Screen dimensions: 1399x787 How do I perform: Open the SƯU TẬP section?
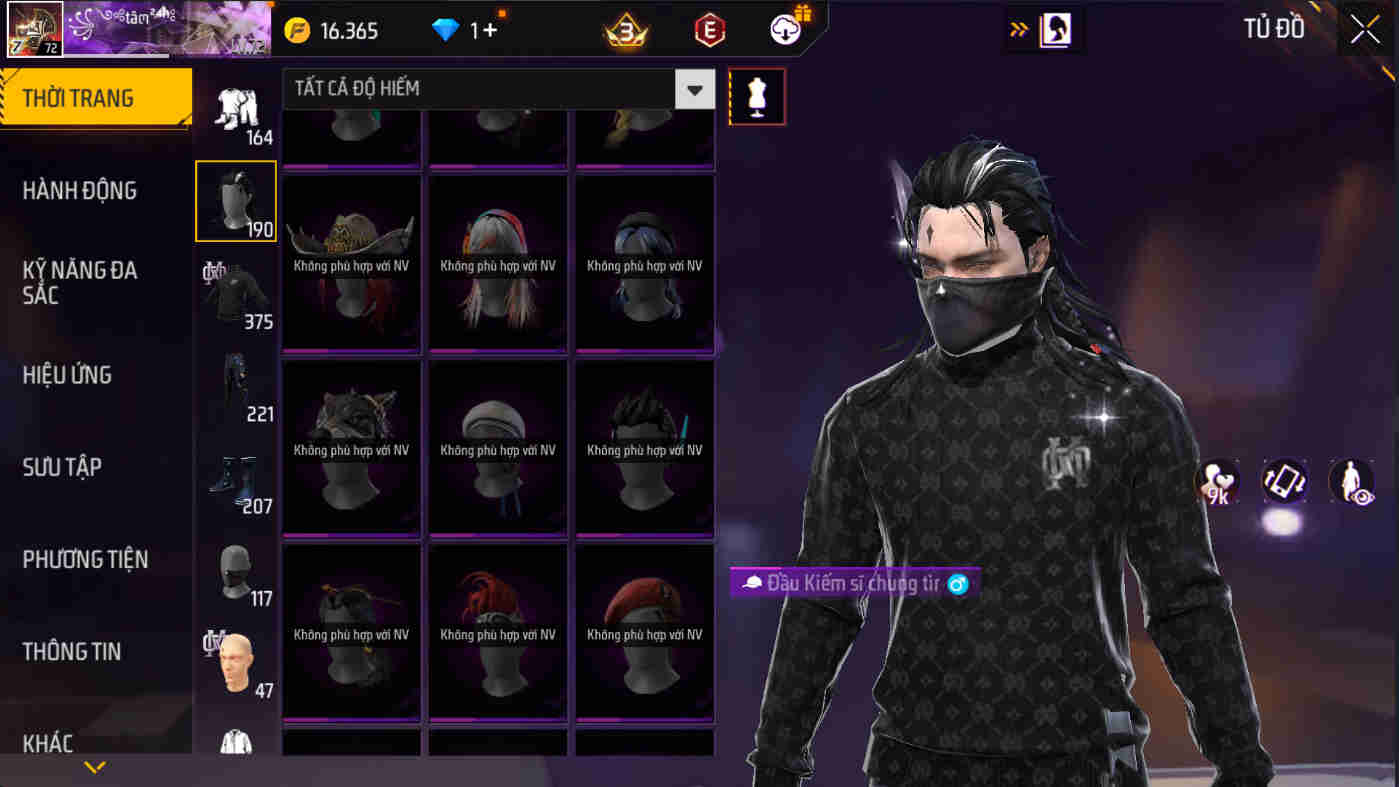(x=60, y=466)
